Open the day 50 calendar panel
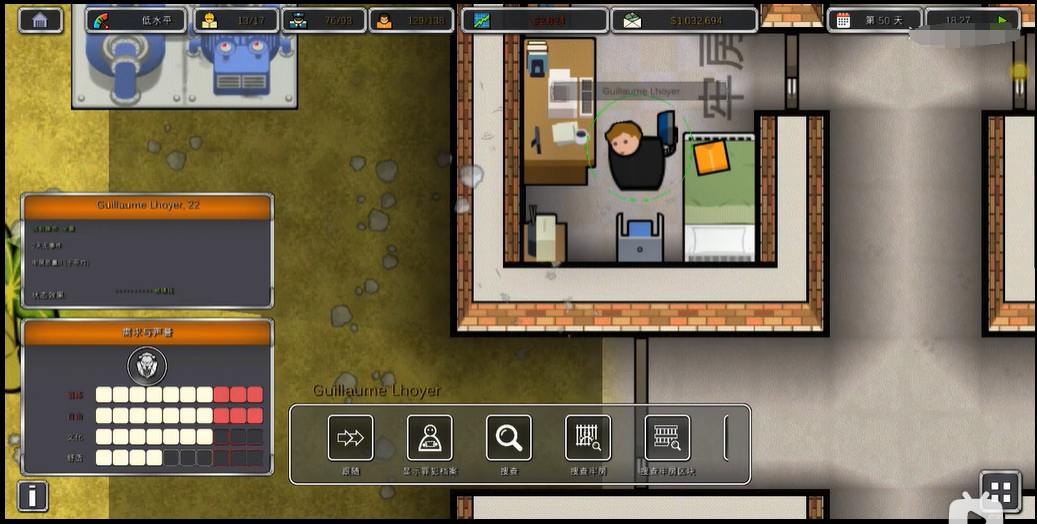Viewport: 1037px width, 524px height. click(873, 20)
